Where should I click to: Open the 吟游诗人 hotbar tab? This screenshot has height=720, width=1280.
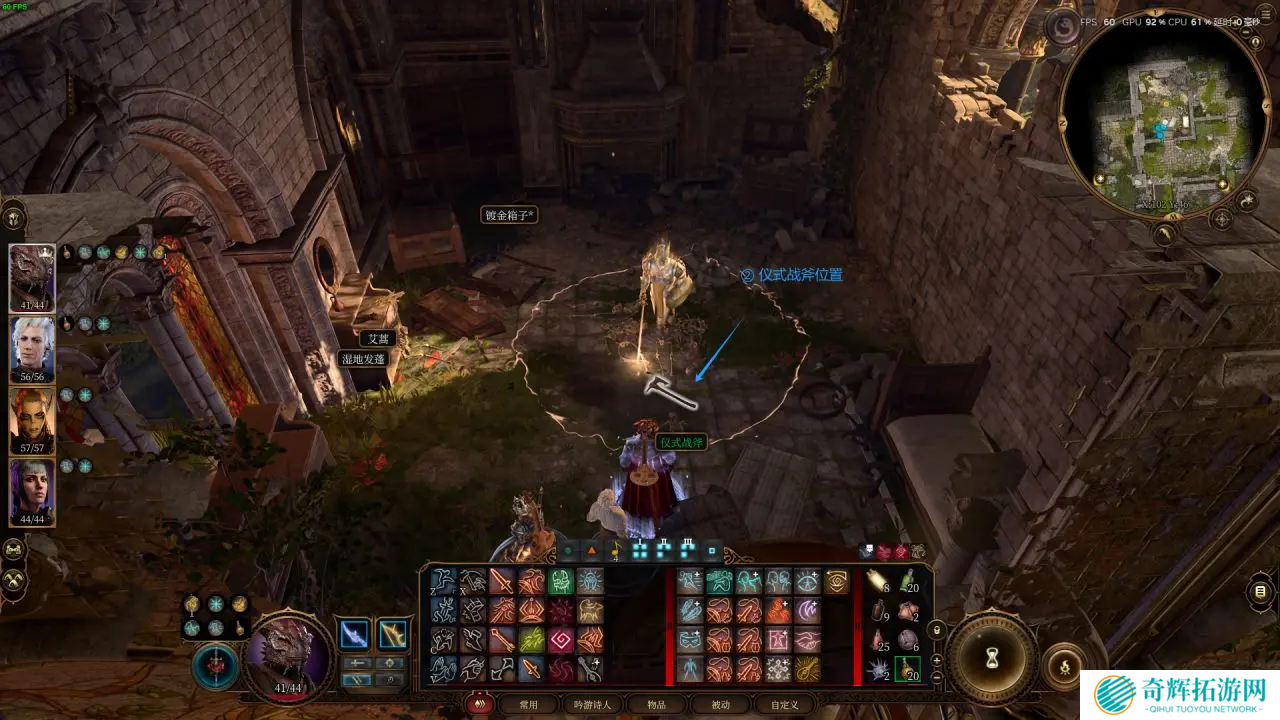(591, 704)
